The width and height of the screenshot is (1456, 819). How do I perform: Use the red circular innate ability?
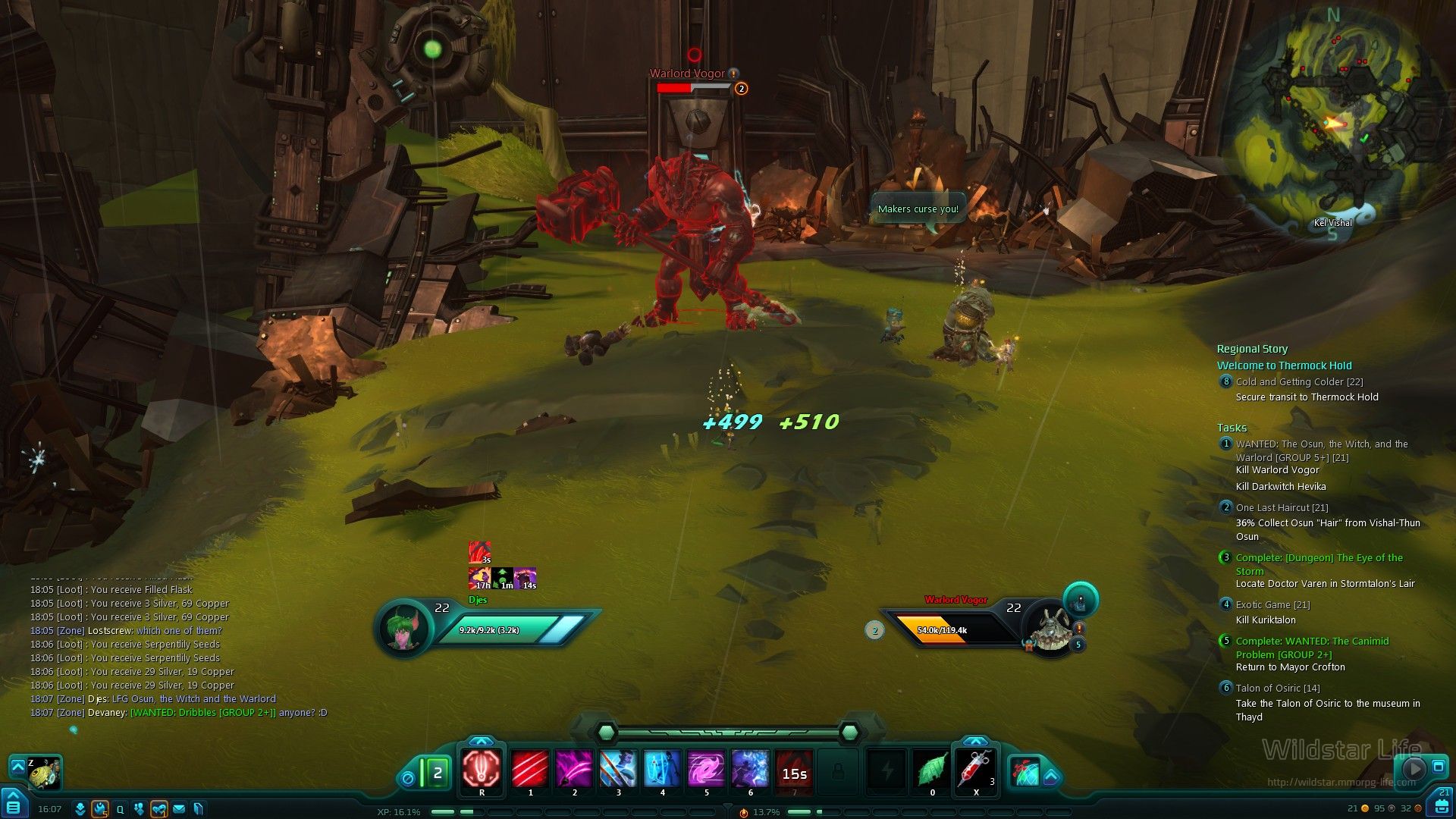pos(482,768)
